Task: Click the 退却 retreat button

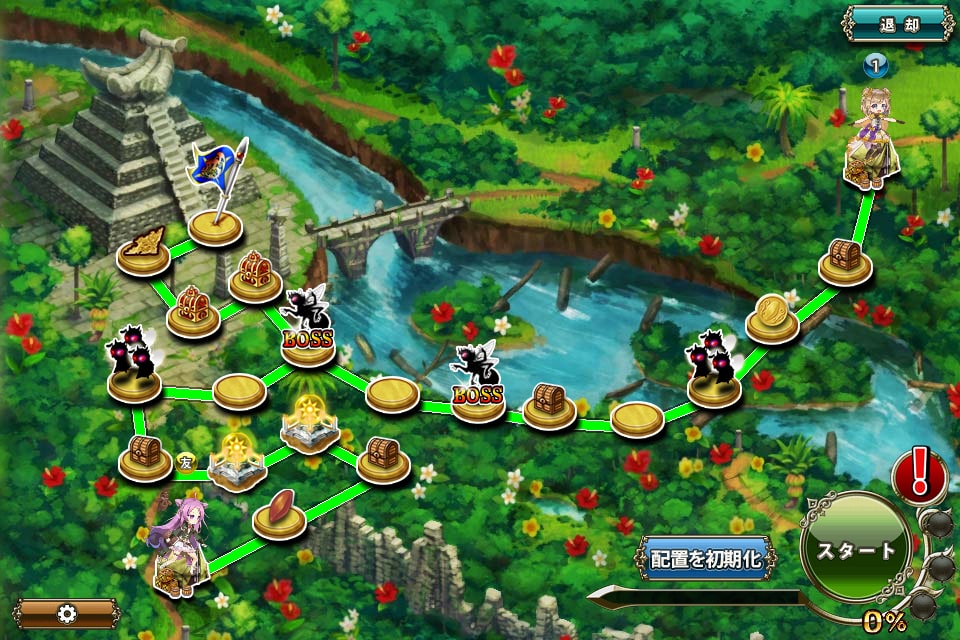Action: (x=897, y=23)
